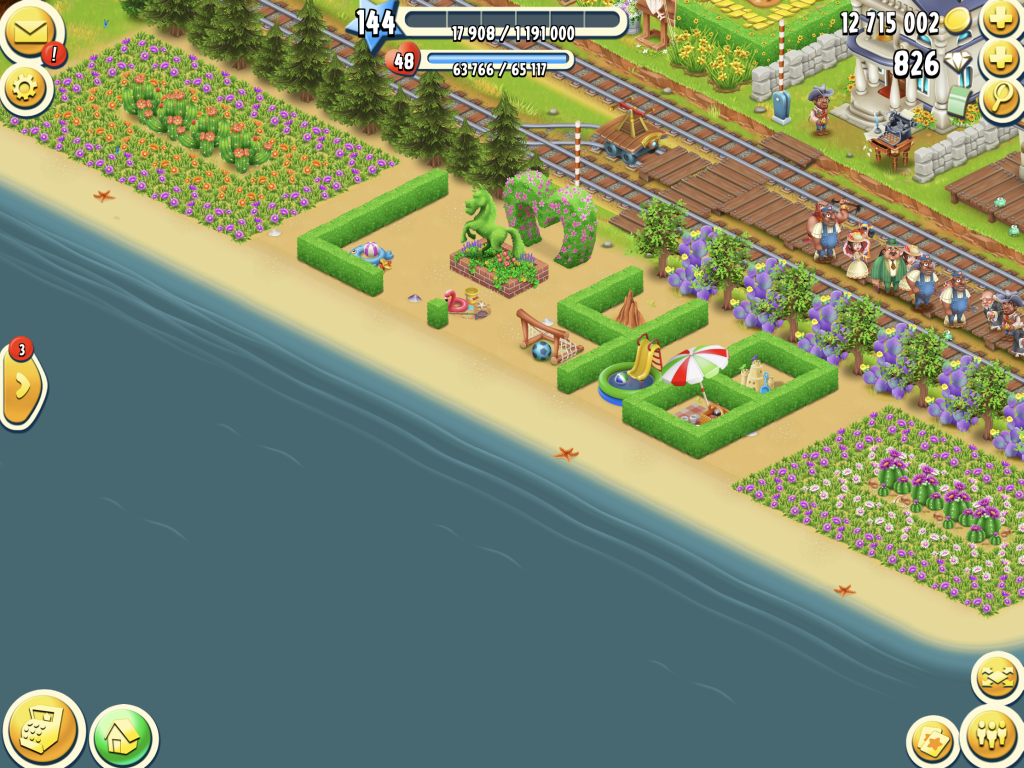1024x768 pixels.
Task: Open the magnifying glass search button
Action: tap(1000, 99)
